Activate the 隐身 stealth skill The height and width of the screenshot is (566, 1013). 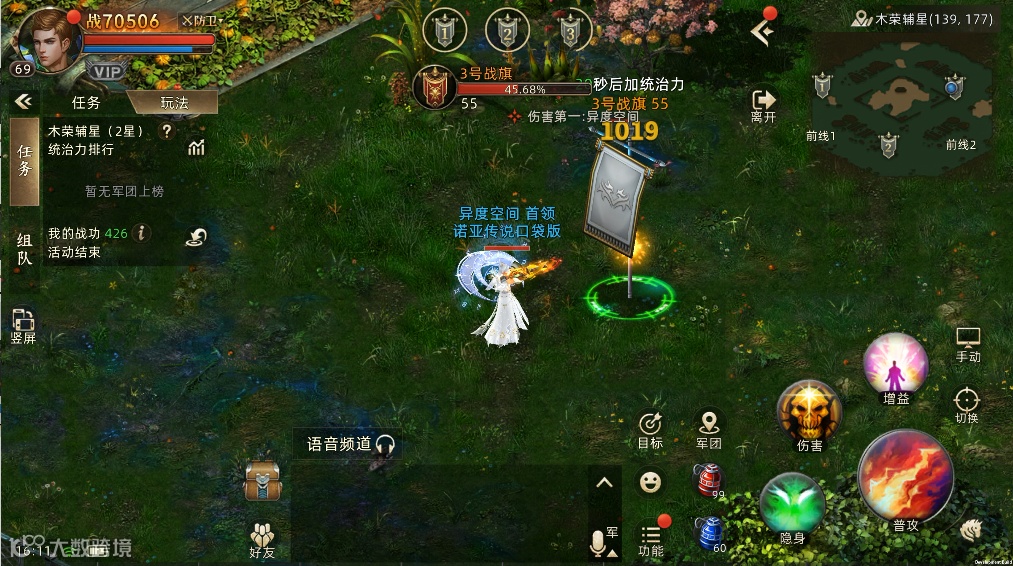click(x=792, y=506)
